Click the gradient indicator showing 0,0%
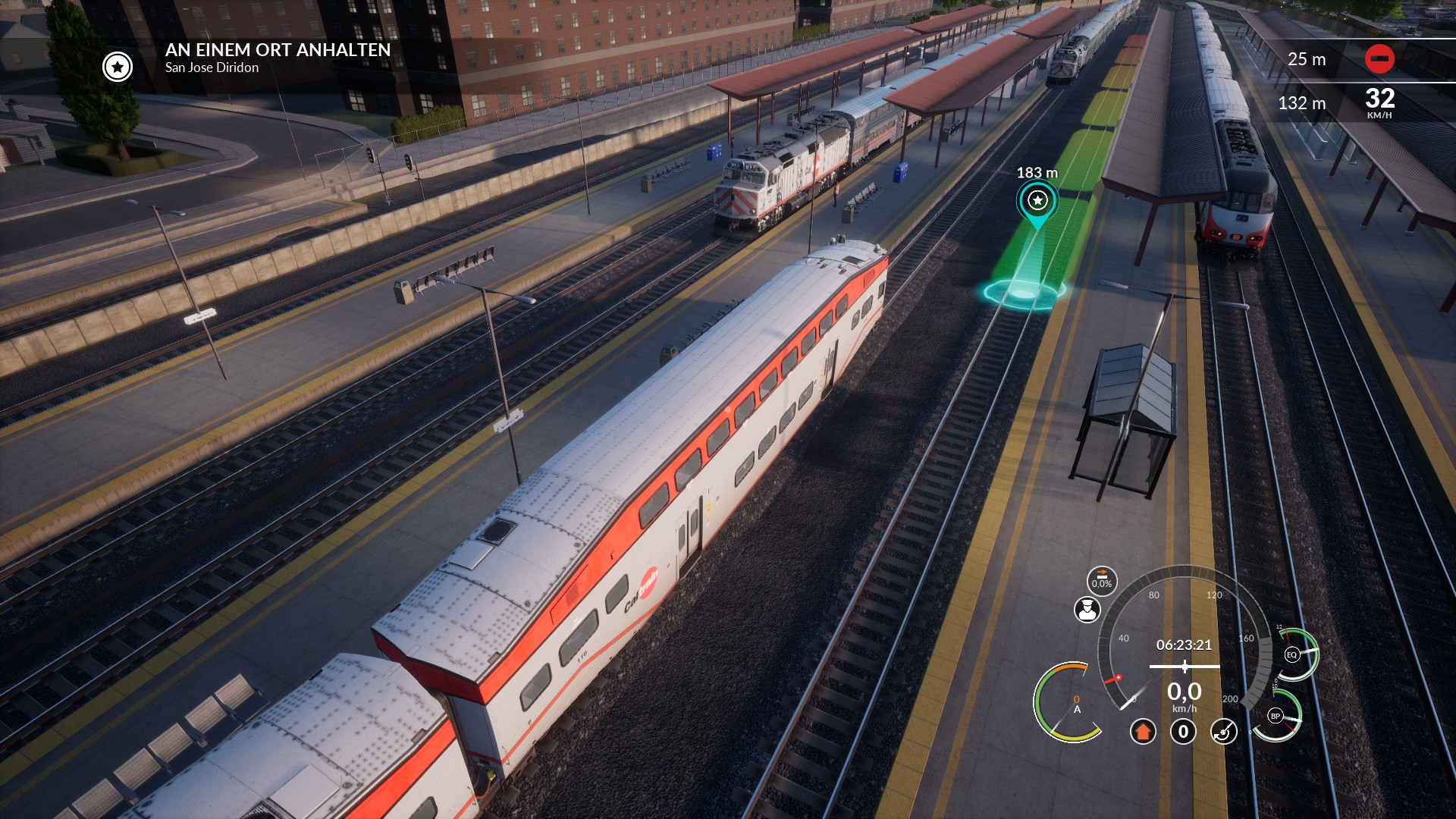 click(1102, 580)
